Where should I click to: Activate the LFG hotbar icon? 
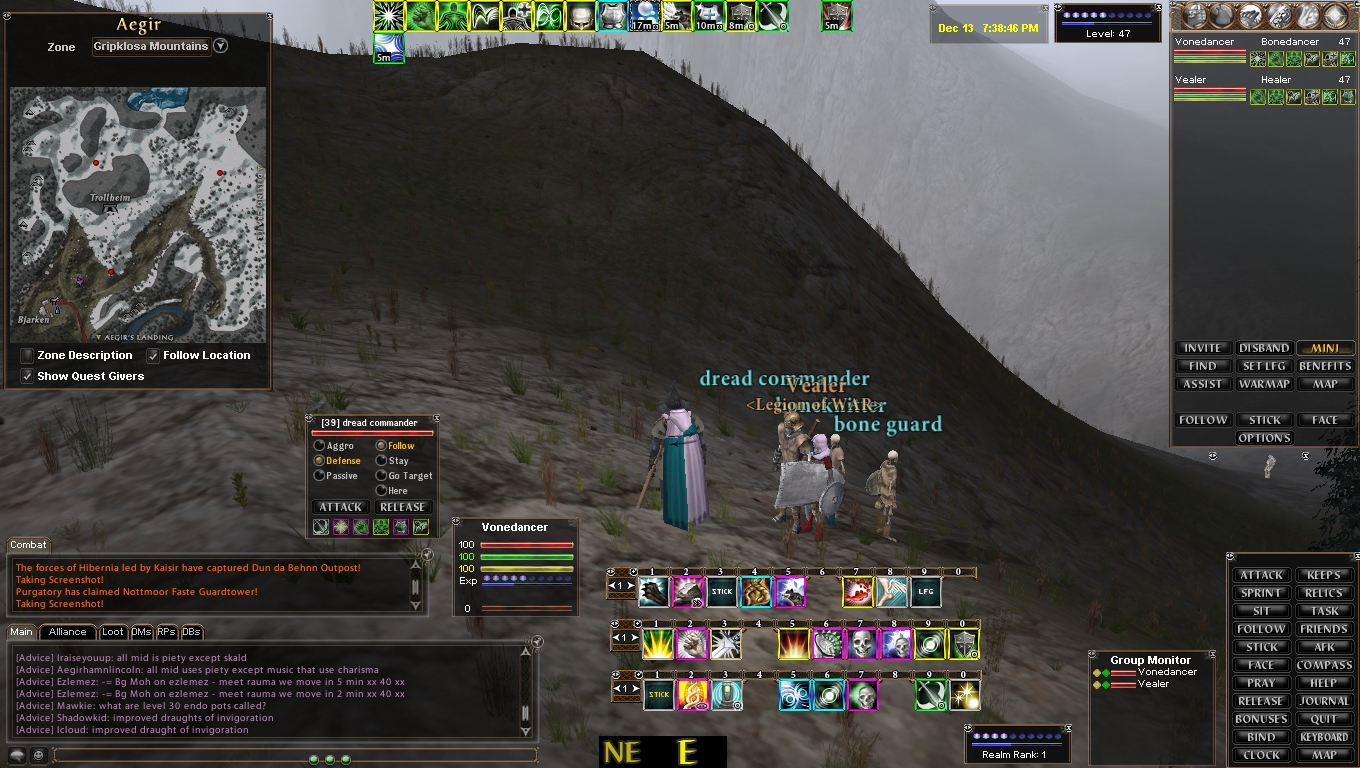tap(925, 592)
